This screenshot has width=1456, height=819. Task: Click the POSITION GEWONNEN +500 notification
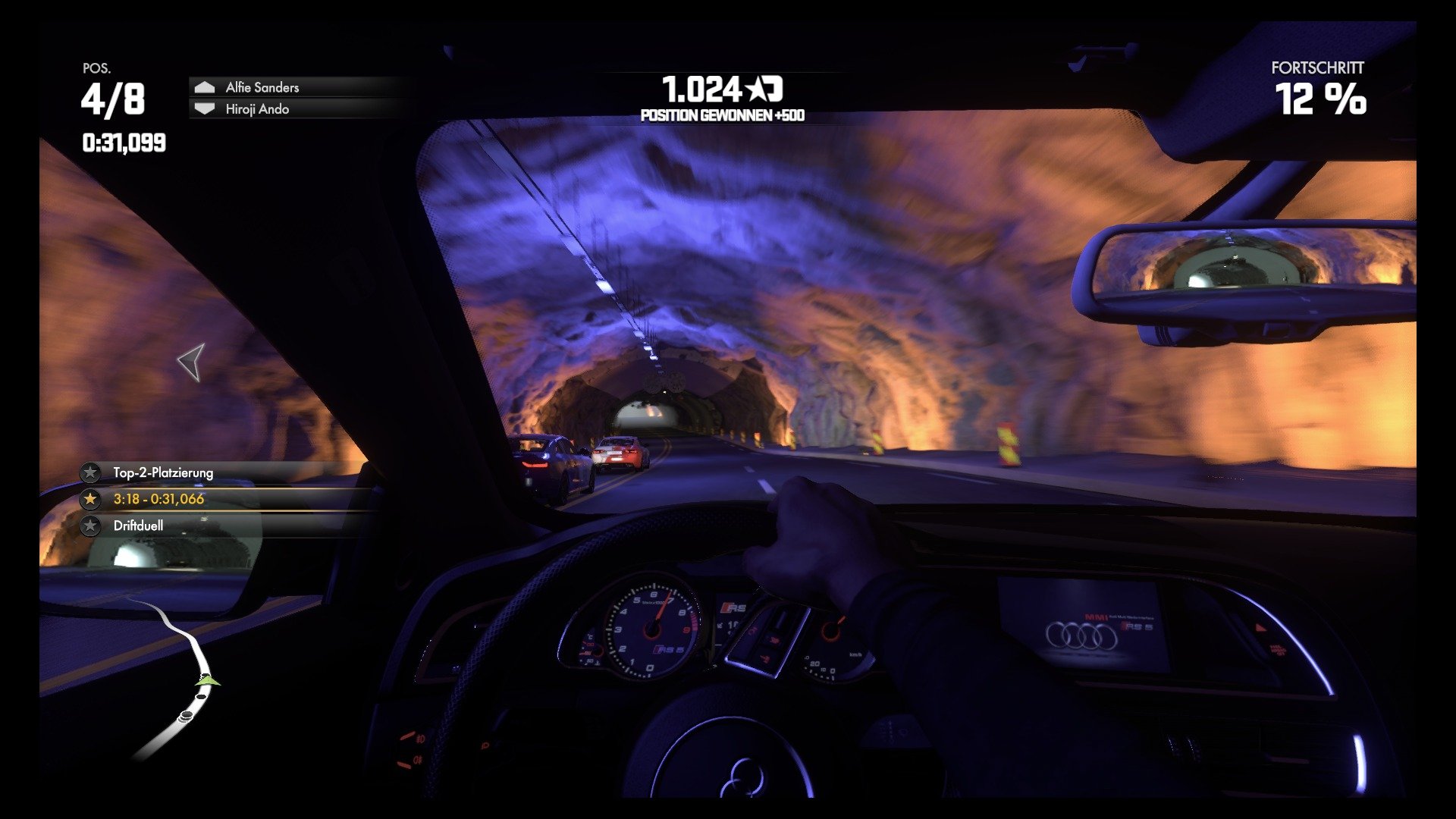[x=722, y=115]
